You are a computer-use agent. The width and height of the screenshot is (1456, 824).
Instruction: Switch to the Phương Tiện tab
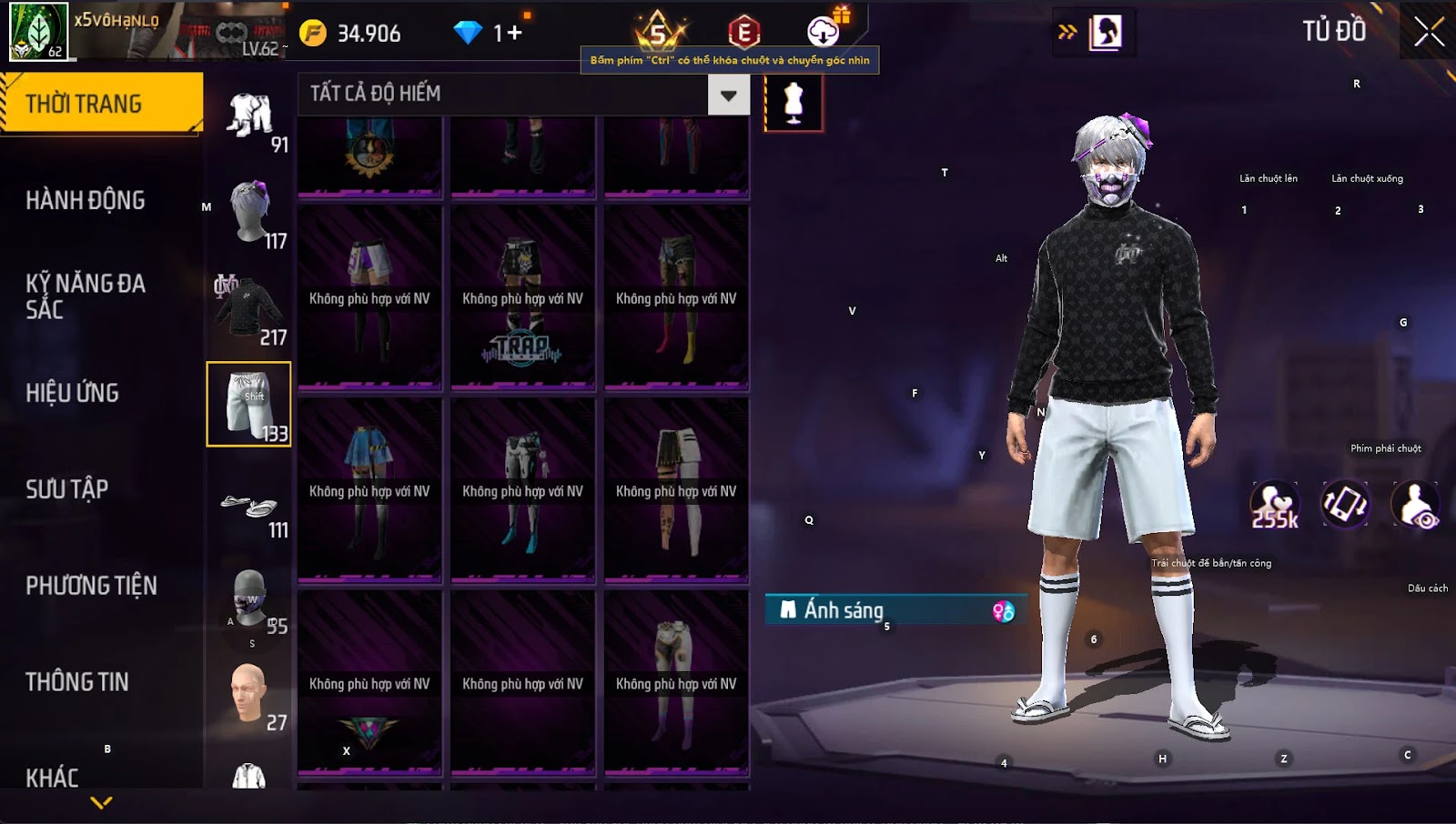click(x=91, y=586)
